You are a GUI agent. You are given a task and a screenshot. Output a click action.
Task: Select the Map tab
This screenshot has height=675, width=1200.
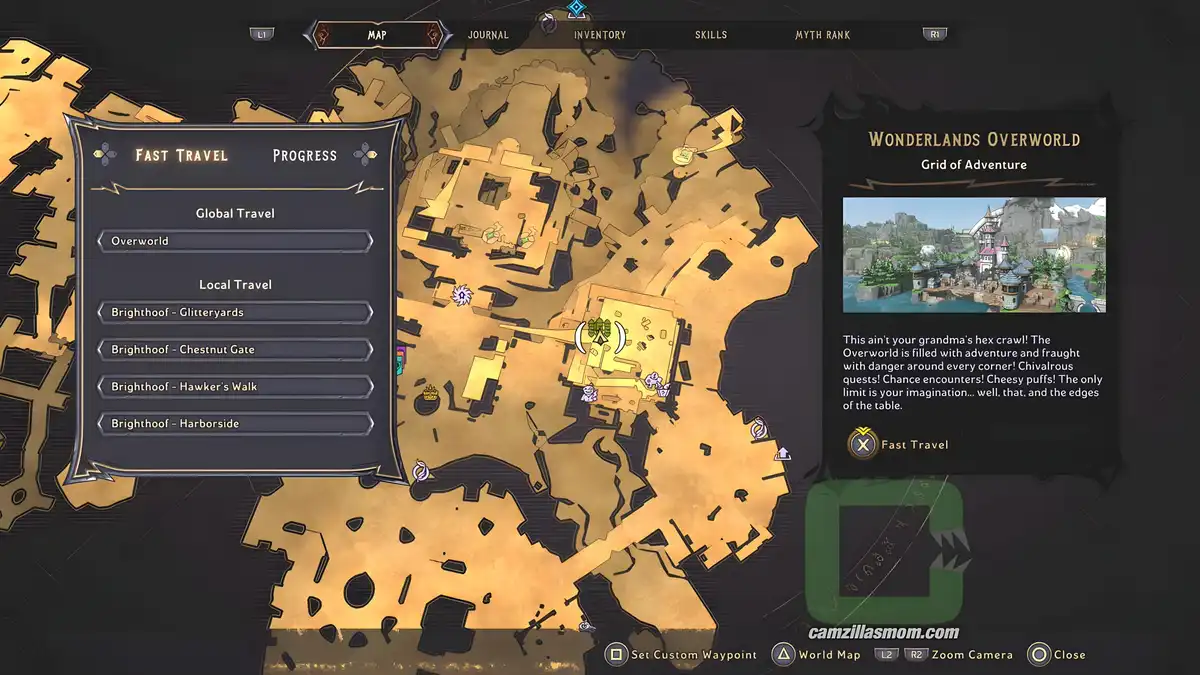click(x=377, y=35)
